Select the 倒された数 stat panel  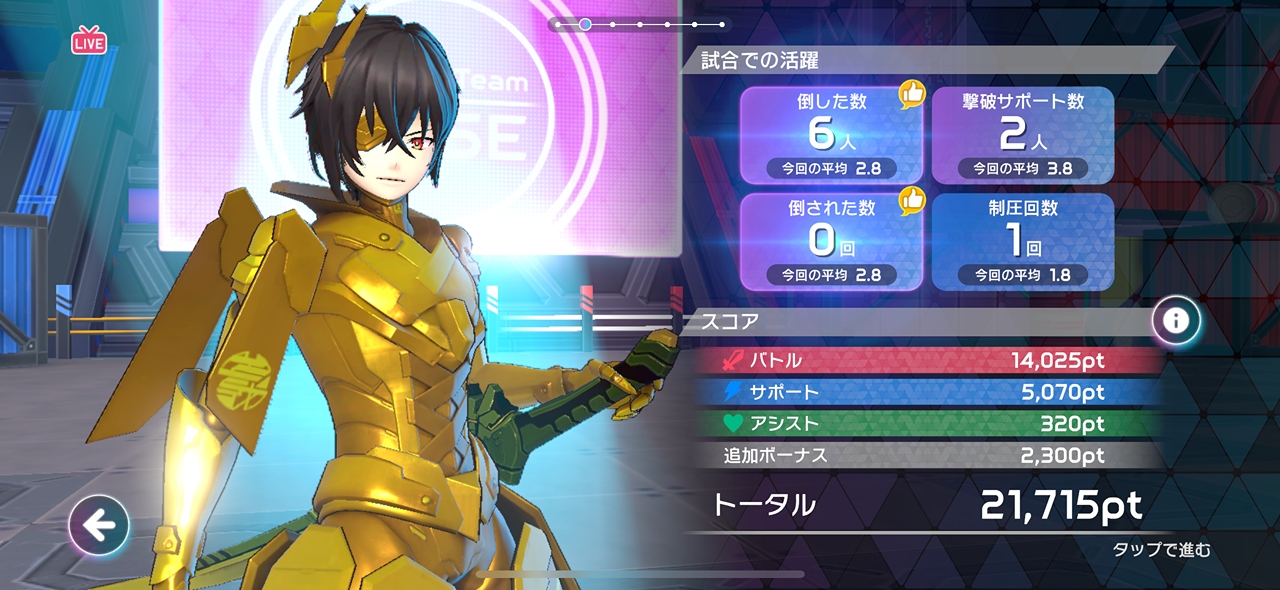pyautogui.click(x=832, y=241)
